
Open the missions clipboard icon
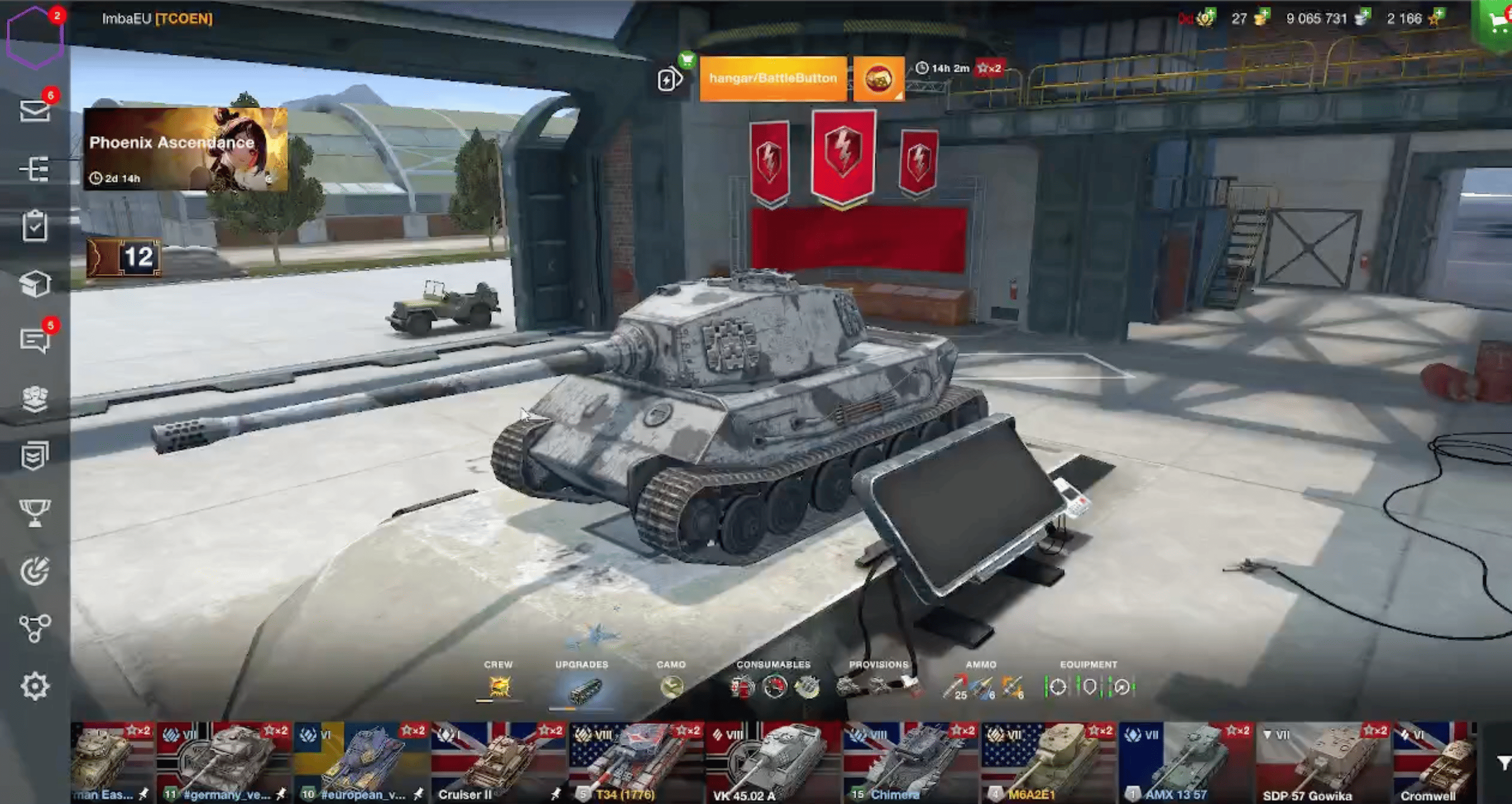(x=35, y=226)
